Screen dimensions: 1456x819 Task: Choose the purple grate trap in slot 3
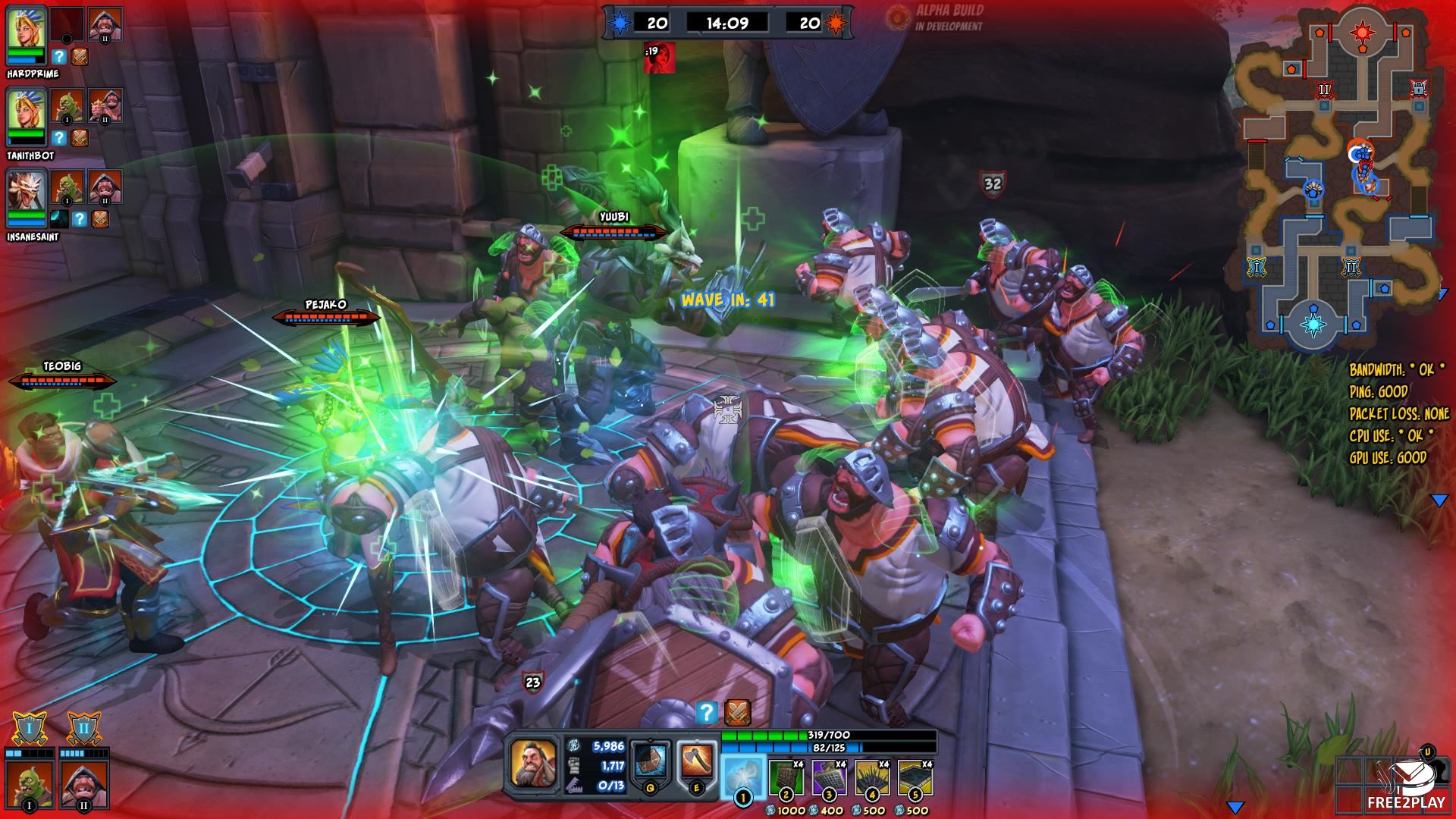tap(830, 780)
